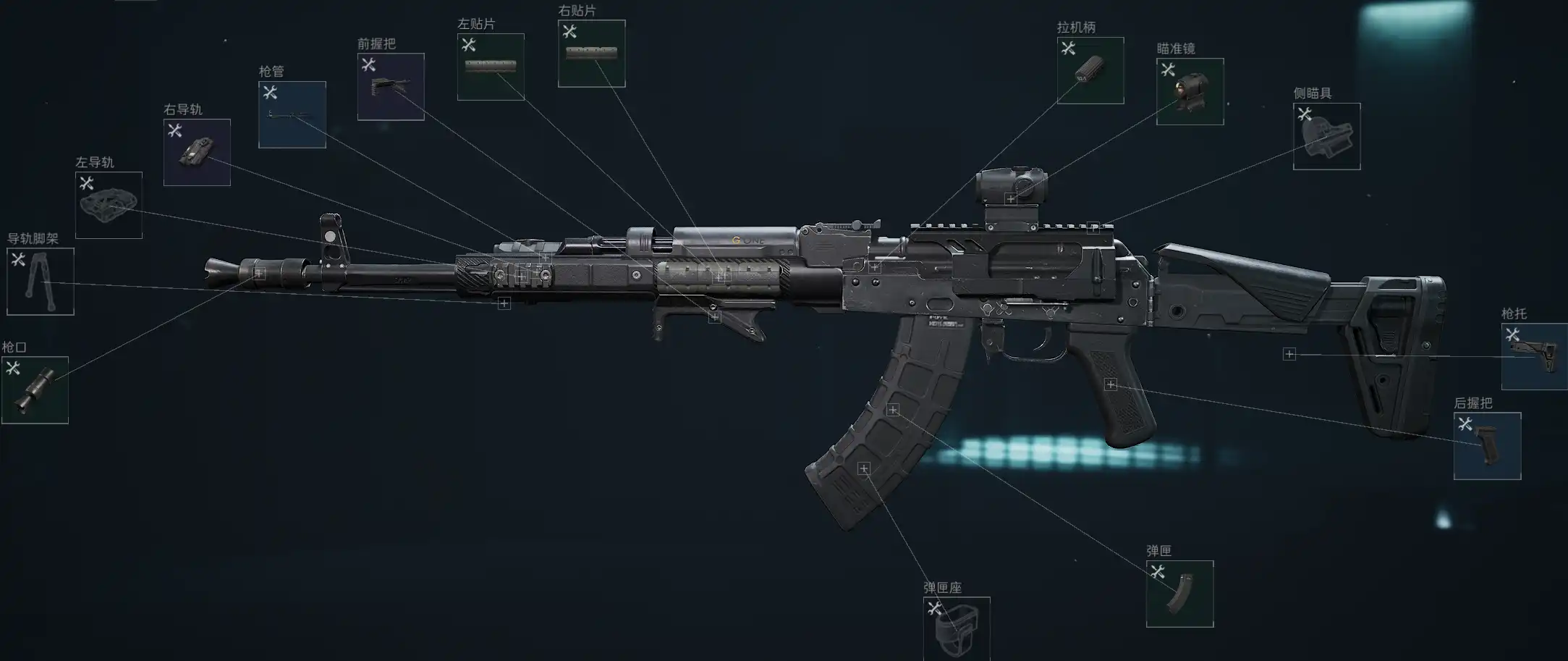
Task: Select the 枪托 stock slot
Action: pos(1534,356)
